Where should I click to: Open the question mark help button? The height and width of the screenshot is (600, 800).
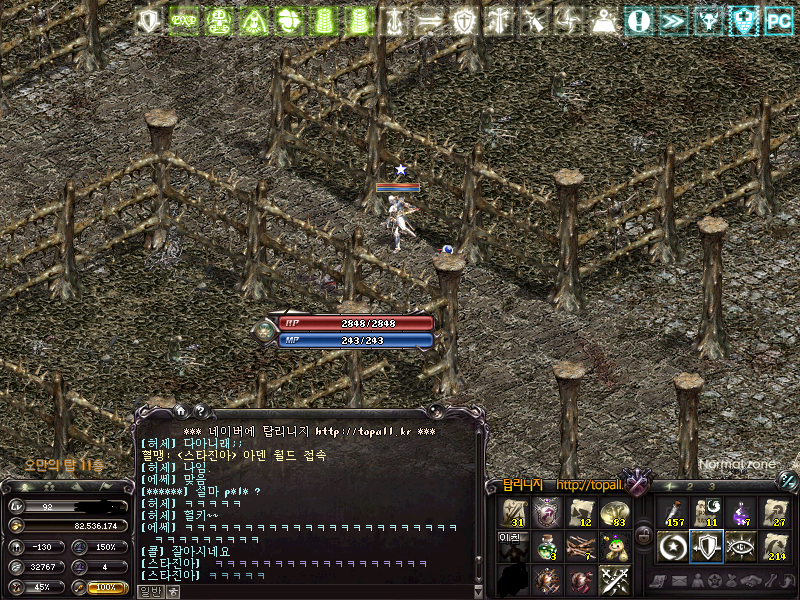[x=199, y=409]
